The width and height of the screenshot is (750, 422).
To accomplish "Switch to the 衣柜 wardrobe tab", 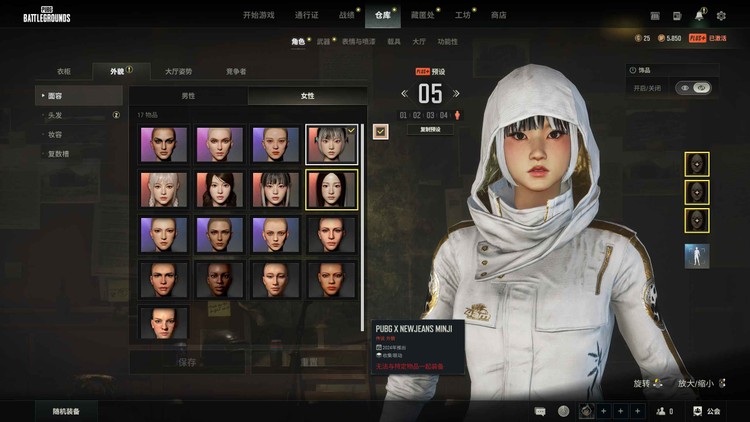I will pos(64,71).
